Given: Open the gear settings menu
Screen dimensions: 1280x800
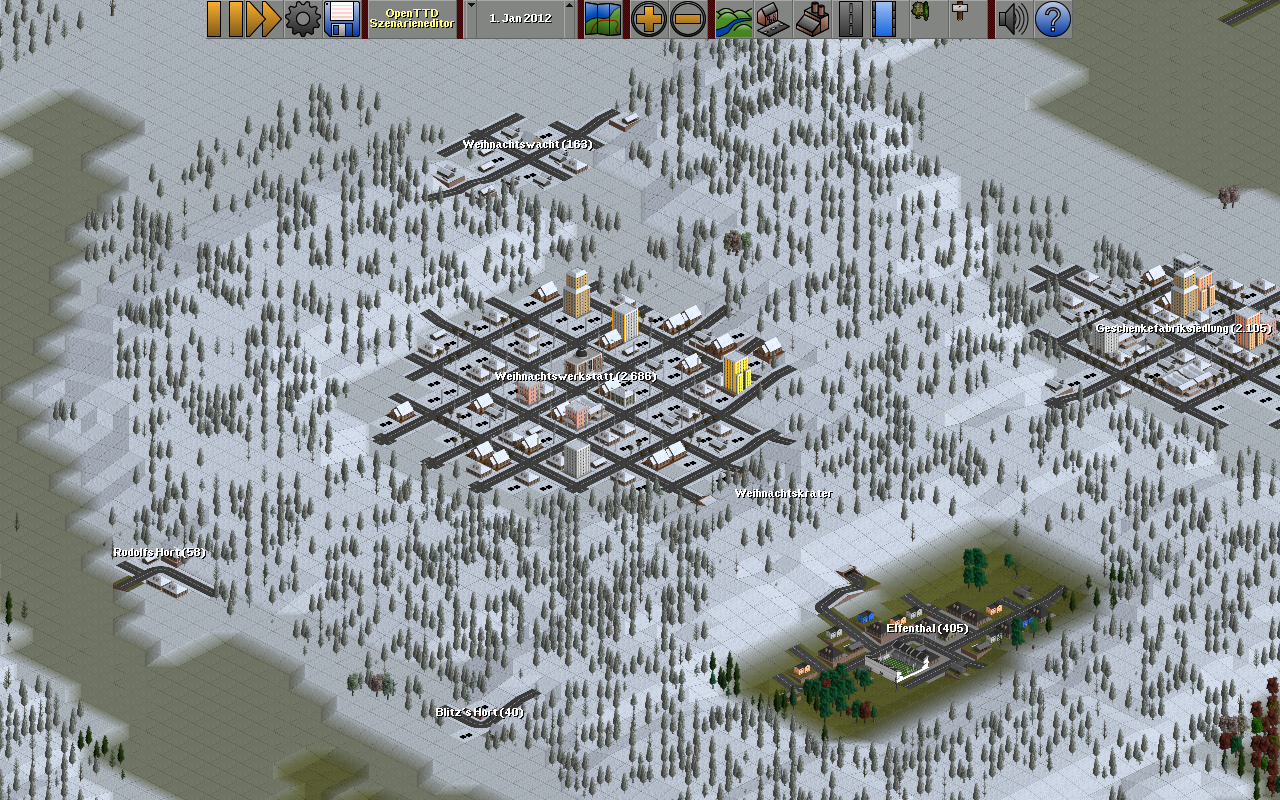Looking at the screenshot, I should point(302,19).
